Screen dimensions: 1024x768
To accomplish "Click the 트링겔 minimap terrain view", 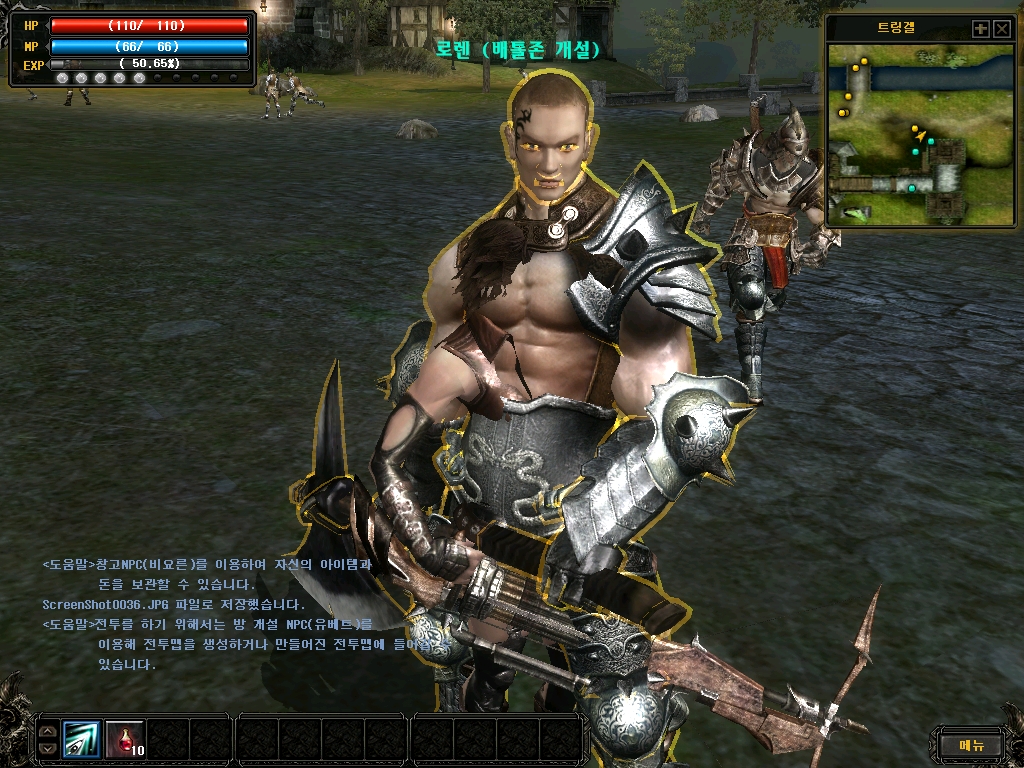I will 921,133.
